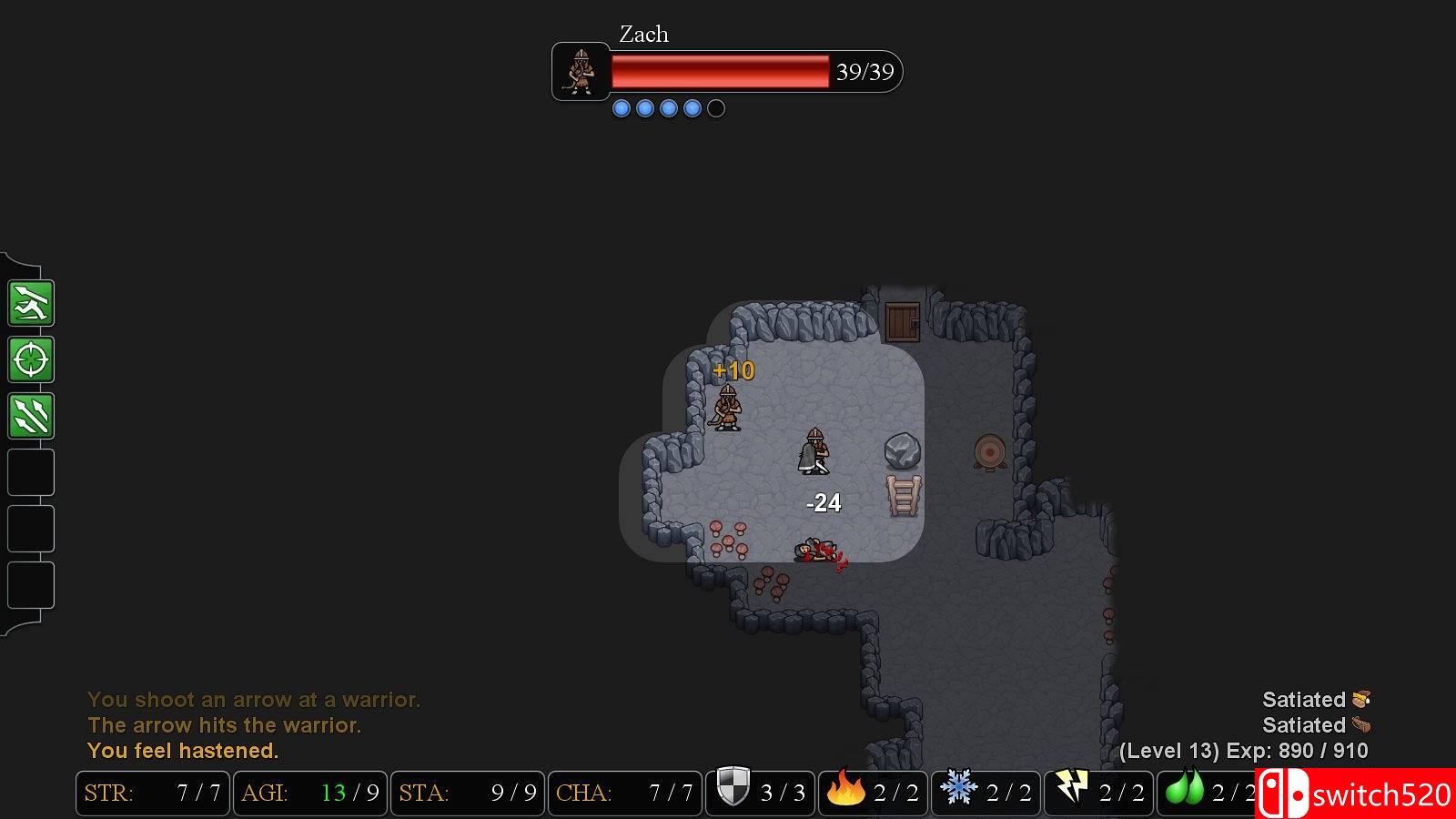This screenshot has width=1456, height=819.
Task: Open Zach's character portrait
Action: click(x=581, y=71)
